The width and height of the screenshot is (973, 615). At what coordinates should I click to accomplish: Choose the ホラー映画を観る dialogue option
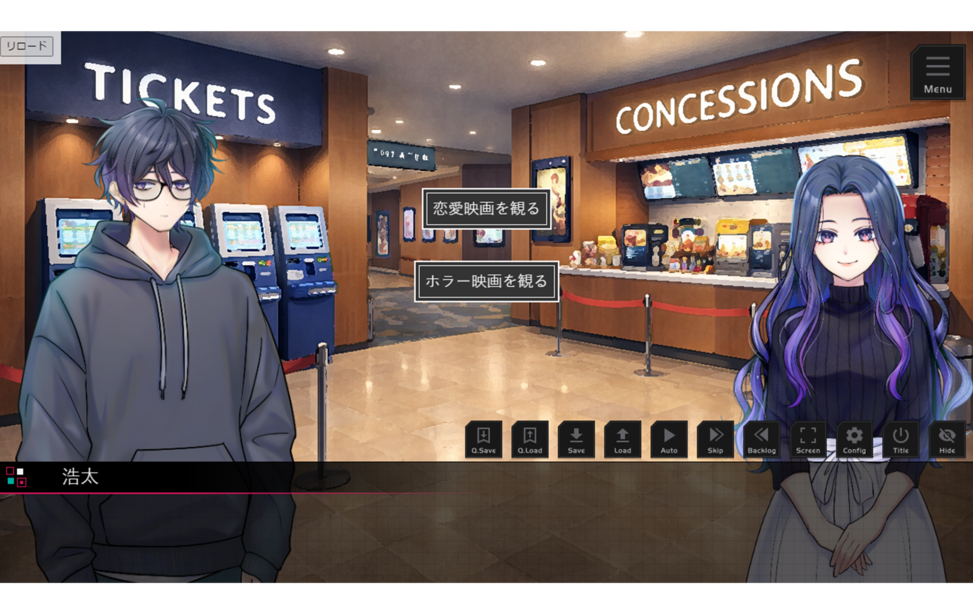point(486,281)
